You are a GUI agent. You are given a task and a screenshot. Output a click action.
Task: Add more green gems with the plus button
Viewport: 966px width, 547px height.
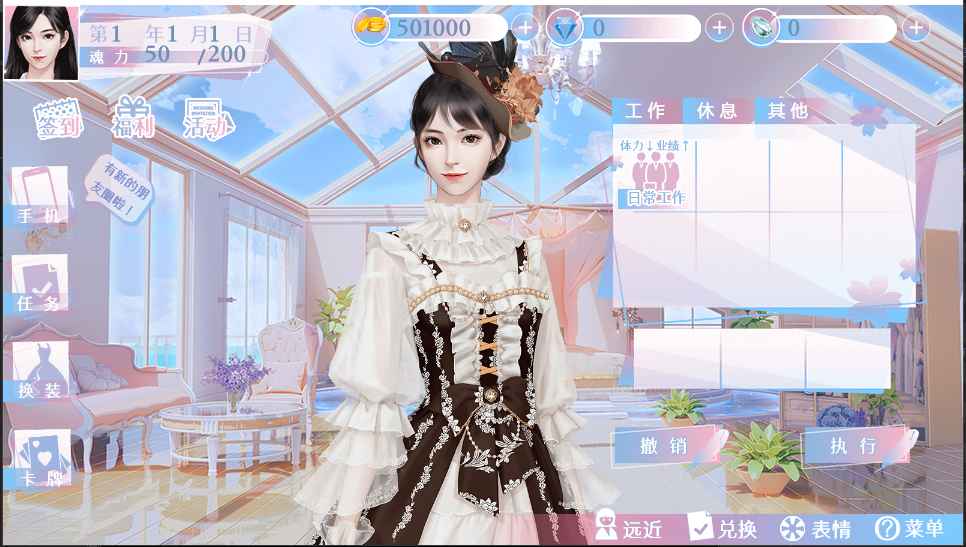click(915, 28)
